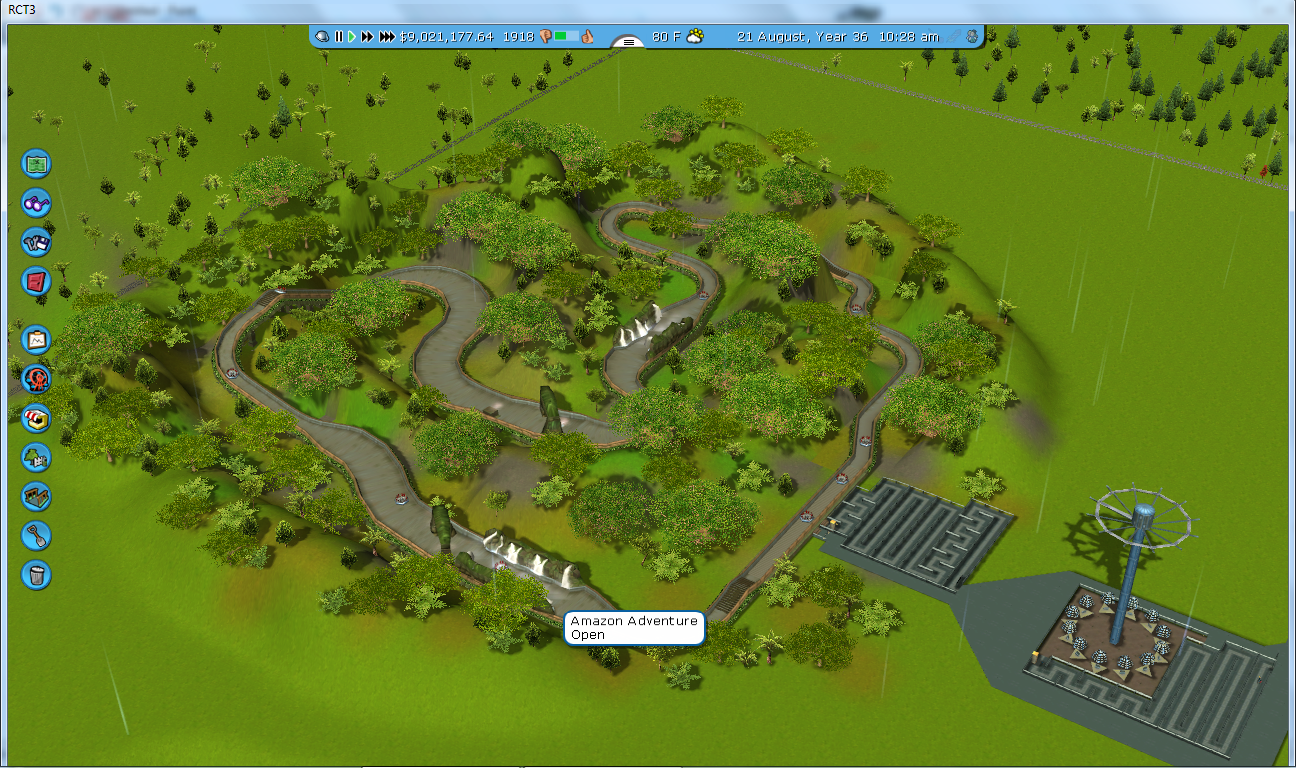
Task: Click the thumbs-up park rating icon
Action: click(x=589, y=36)
